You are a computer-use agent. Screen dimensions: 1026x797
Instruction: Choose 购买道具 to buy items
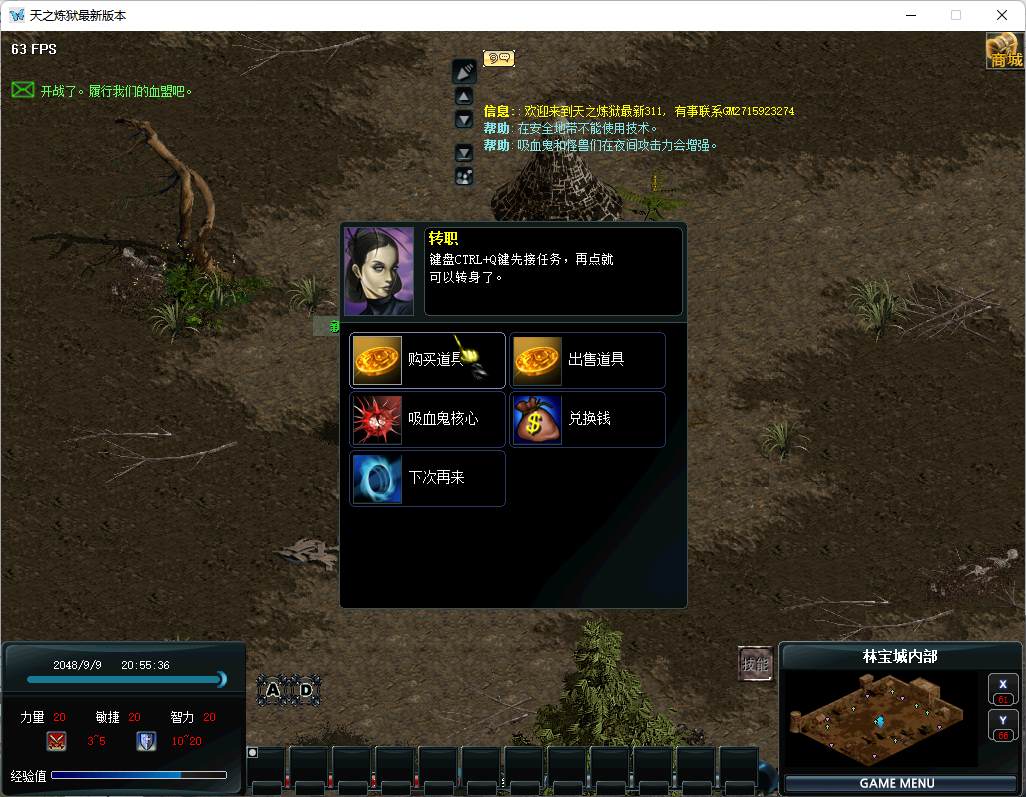(x=427, y=360)
